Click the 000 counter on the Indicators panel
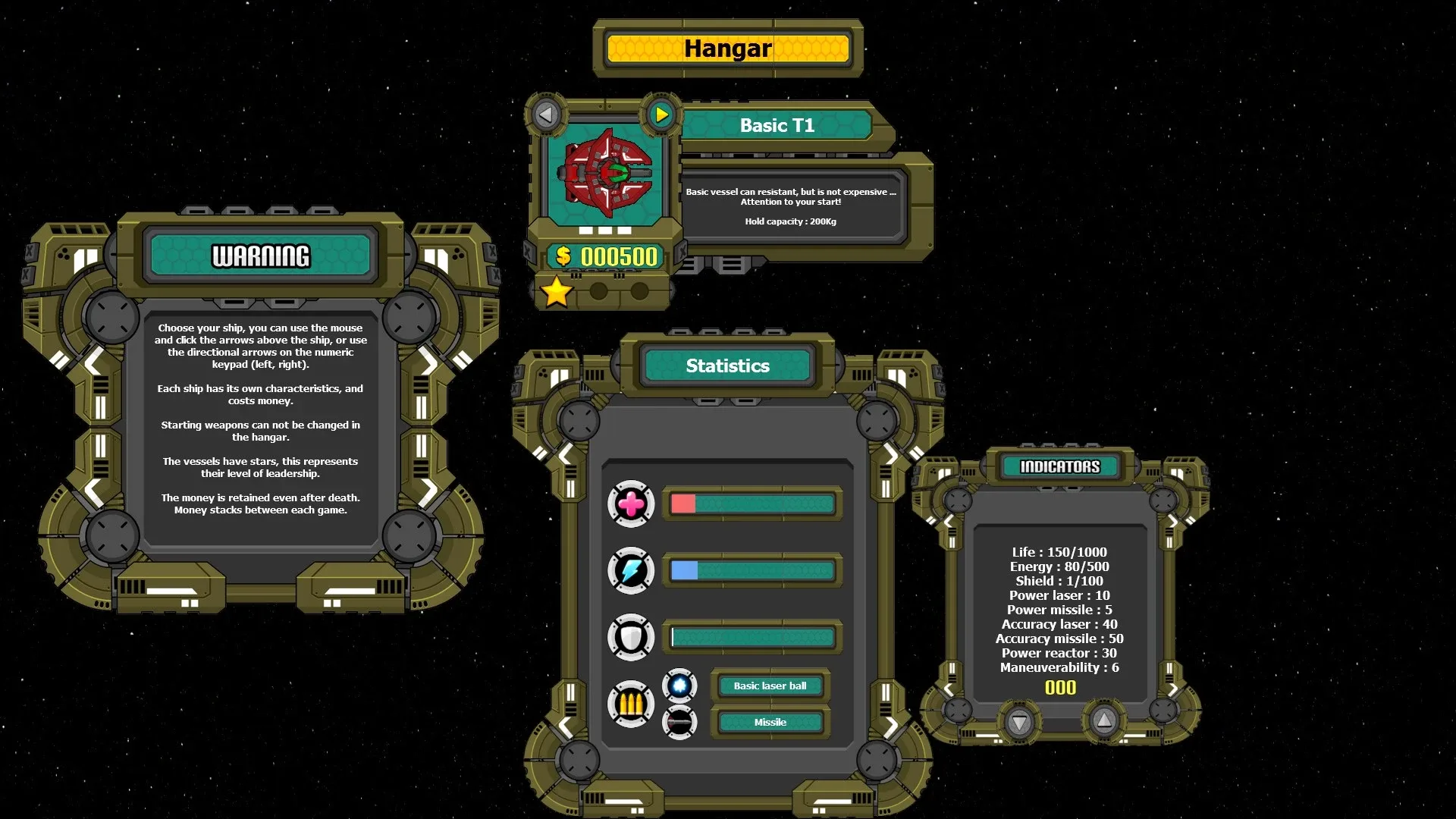Viewport: 1456px width, 819px height. click(x=1061, y=688)
